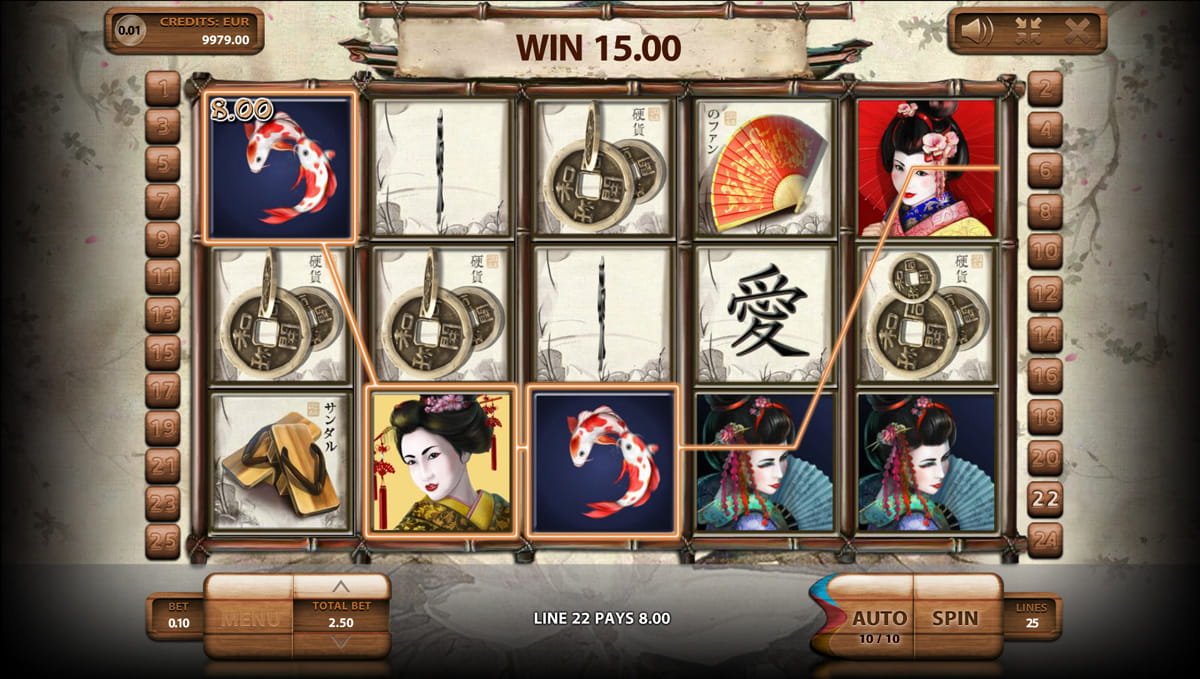Change the 0.01 coin value
The height and width of the screenshot is (679, 1200).
tap(129, 31)
